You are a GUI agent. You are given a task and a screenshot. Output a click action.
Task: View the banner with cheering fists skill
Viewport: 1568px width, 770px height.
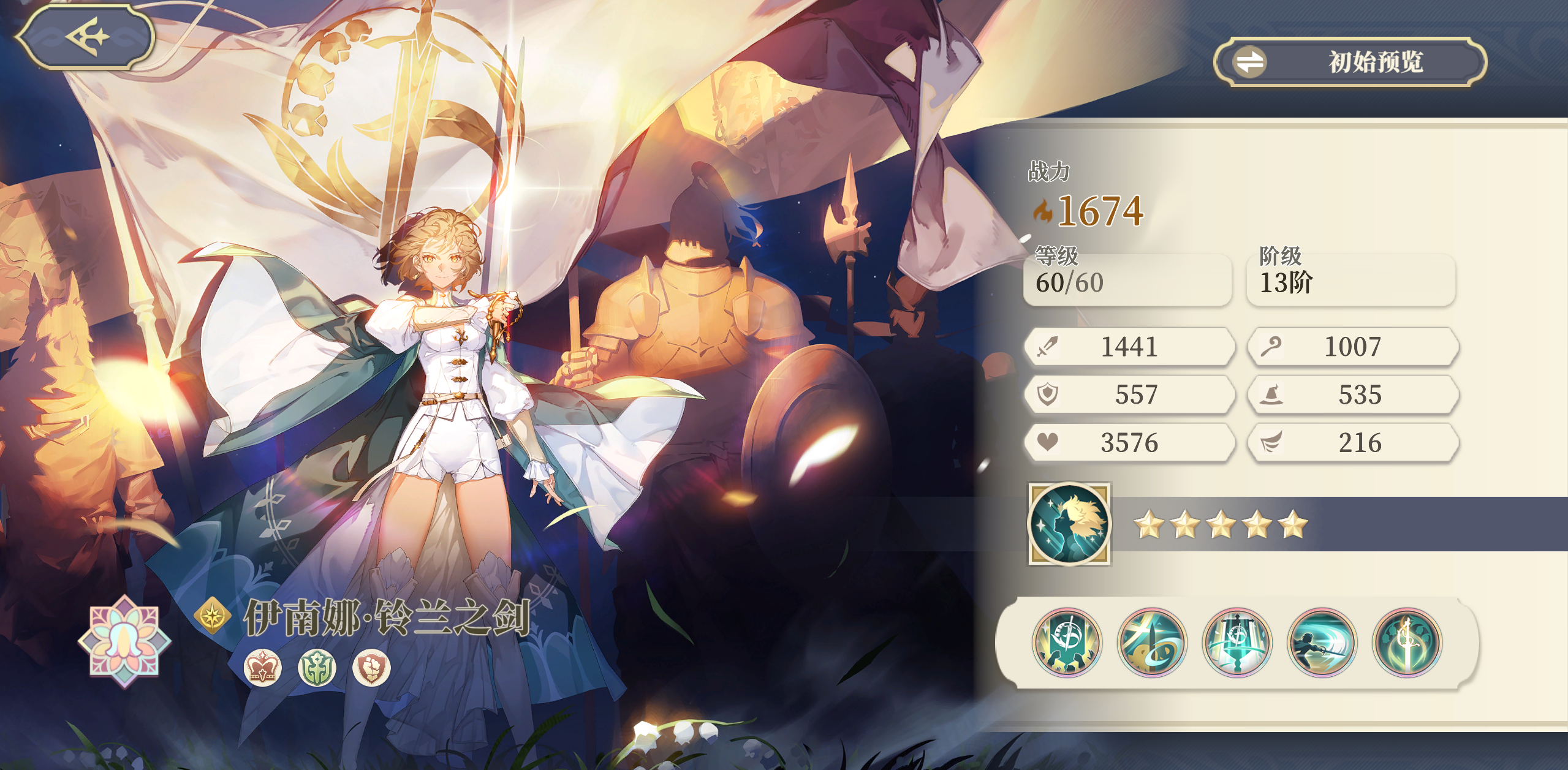(1067, 643)
